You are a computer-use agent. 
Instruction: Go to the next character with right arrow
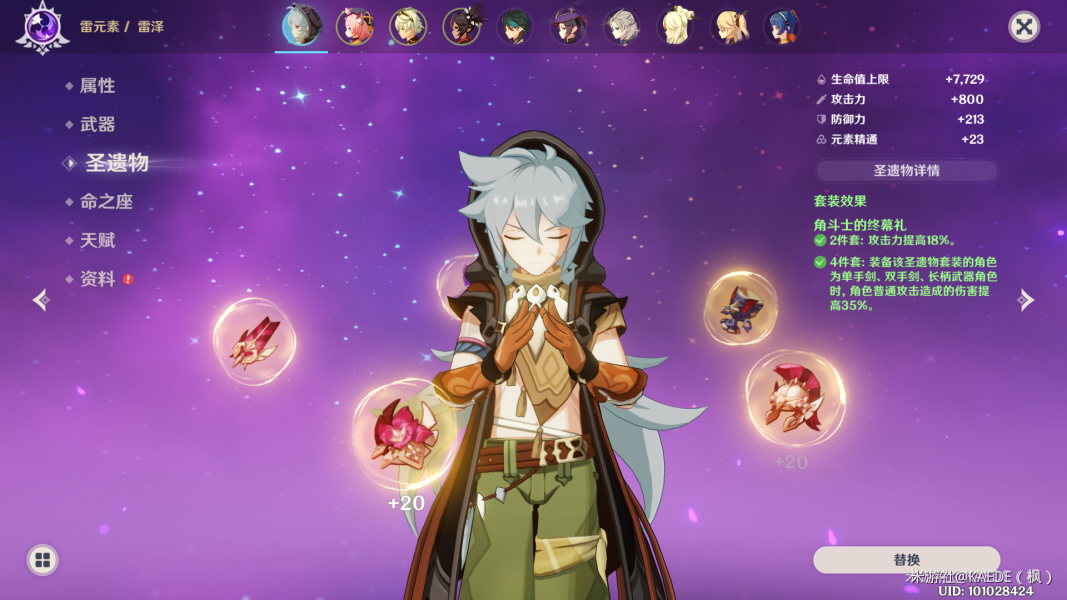point(1026,300)
